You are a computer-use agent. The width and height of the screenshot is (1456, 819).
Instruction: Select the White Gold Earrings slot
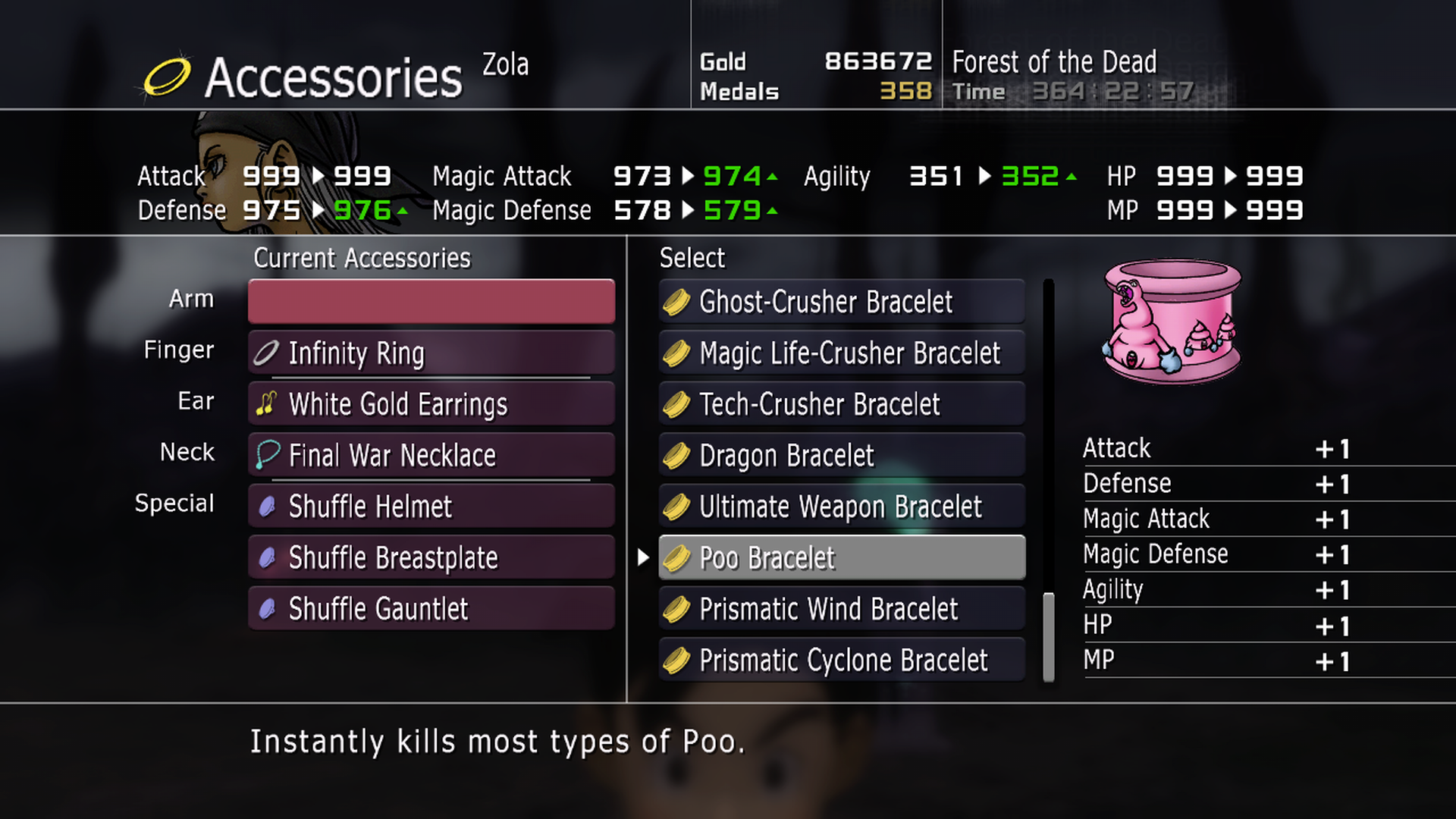431,403
